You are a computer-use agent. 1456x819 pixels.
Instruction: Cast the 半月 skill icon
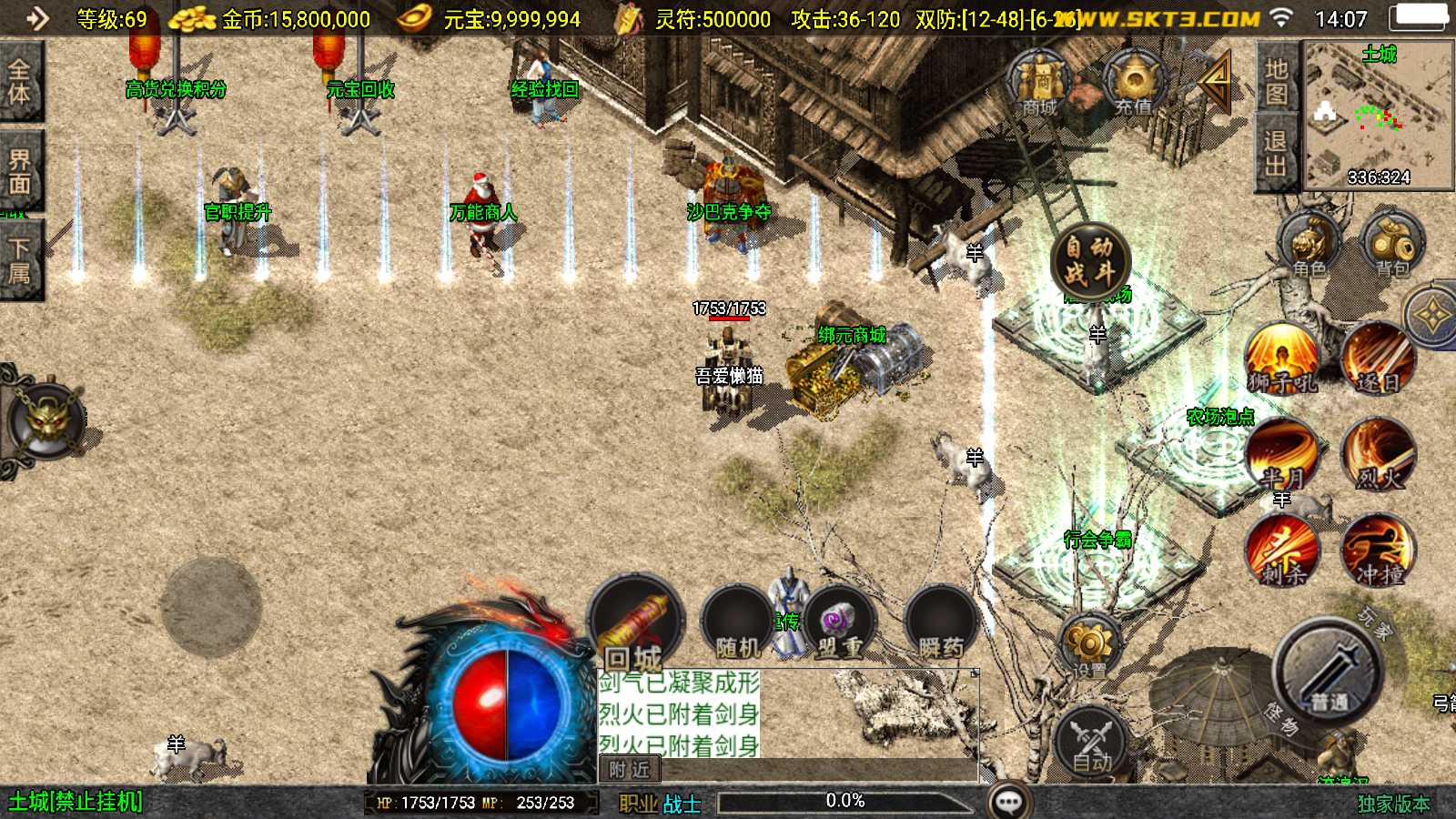[x=1283, y=455]
